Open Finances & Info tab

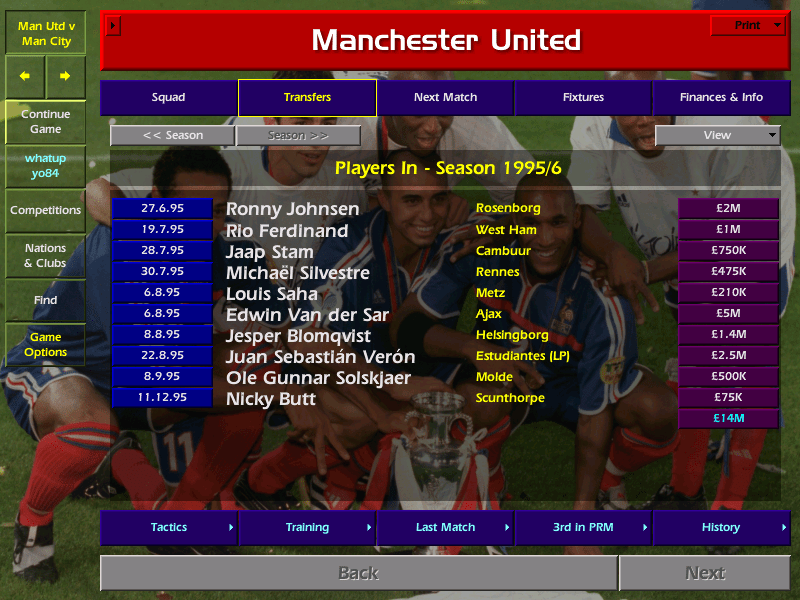point(721,98)
